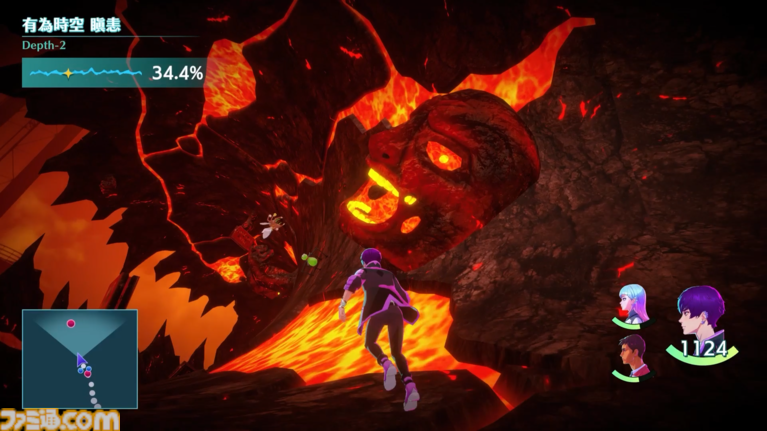The height and width of the screenshot is (431, 767).
Task: Open the minimap in the corner
Action: click(x=80, y=358)
